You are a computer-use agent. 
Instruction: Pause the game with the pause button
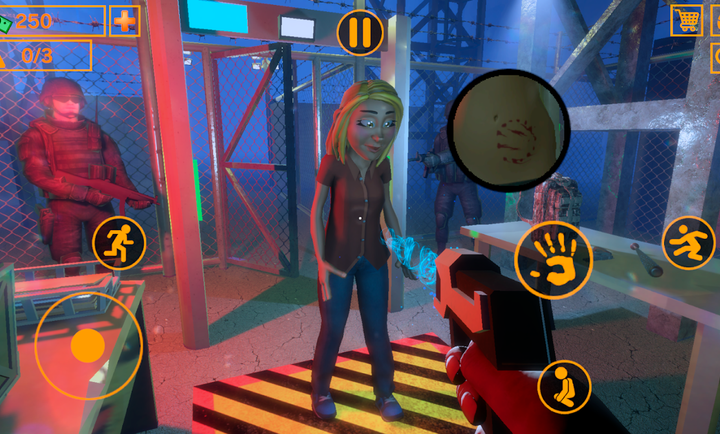360,33
